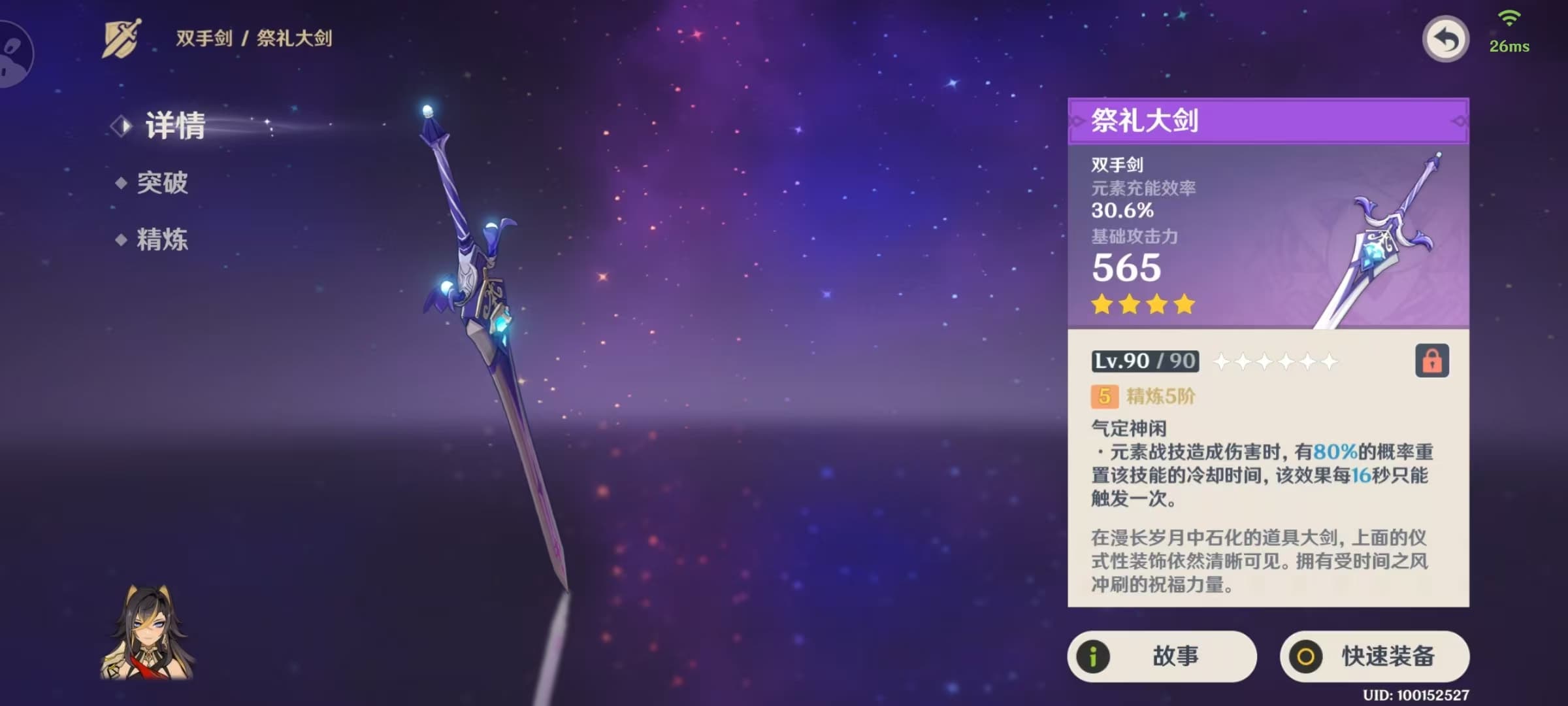Switch to the 详情 details tab

pyautogui.click(x=174, y=126)
